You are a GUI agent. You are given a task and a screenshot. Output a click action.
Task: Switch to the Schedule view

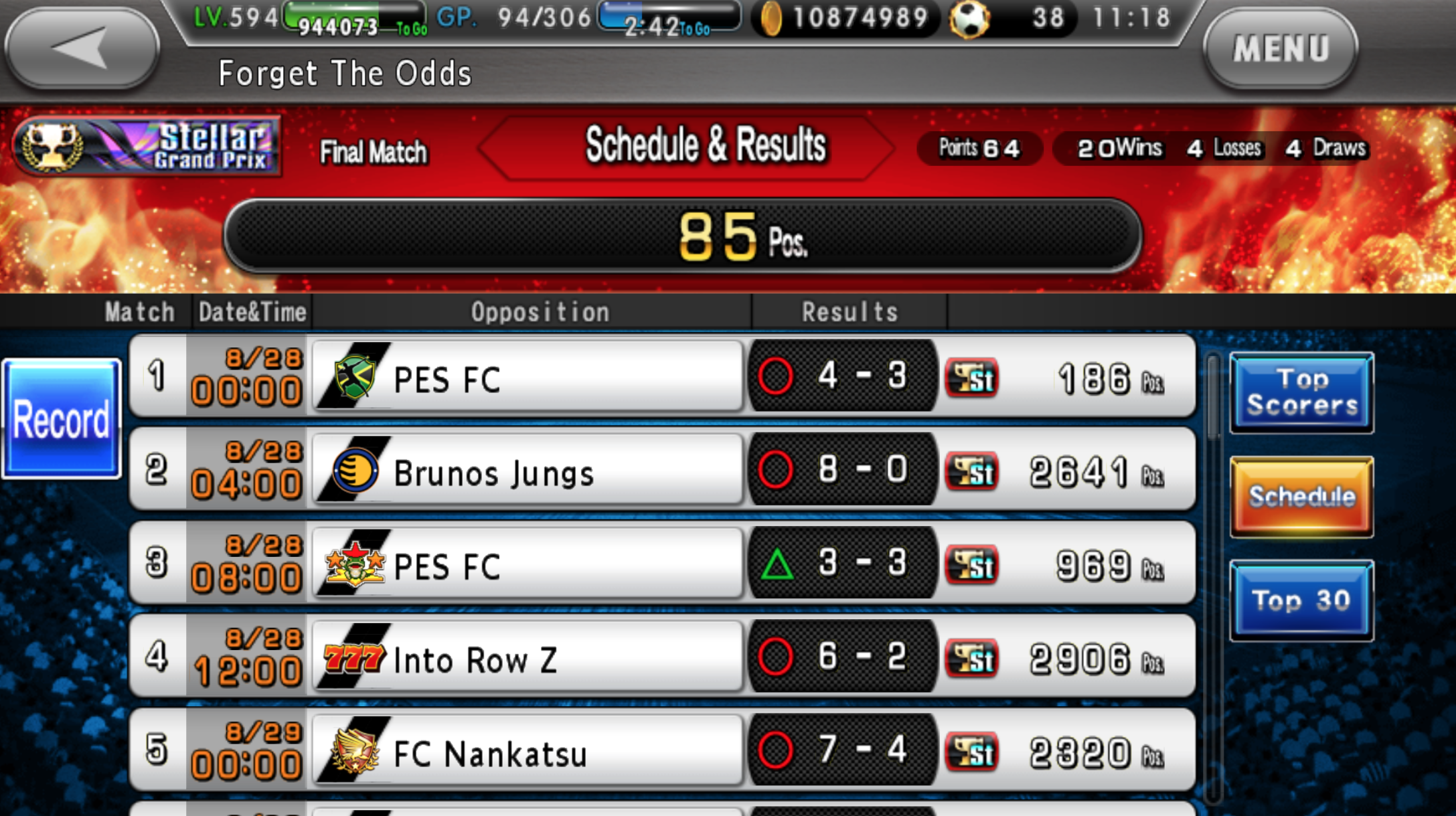(1301, 495)
